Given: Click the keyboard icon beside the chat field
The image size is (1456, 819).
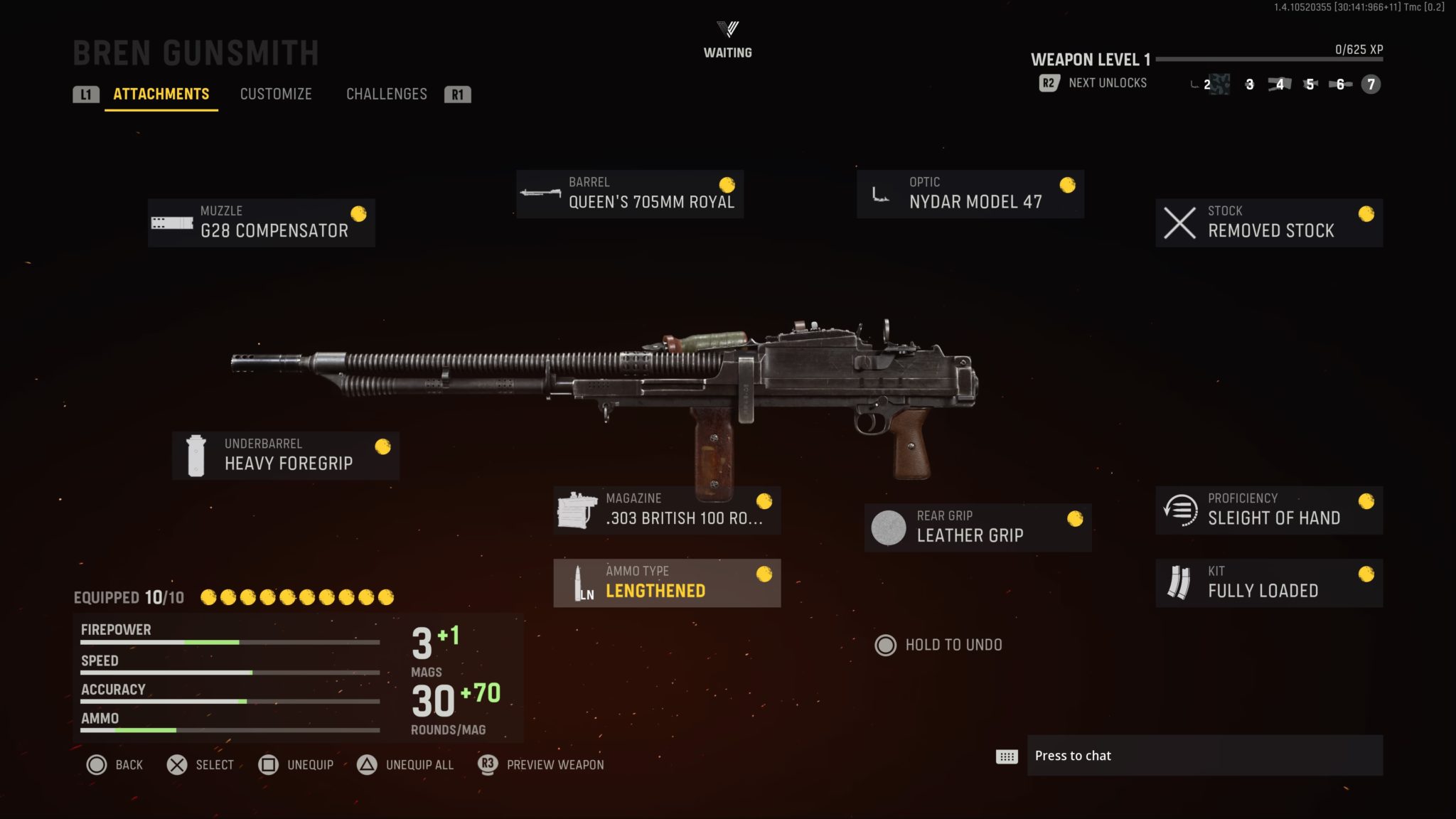Looking at the screenshot, I should pyautogui.click(x=1007, y=756).
